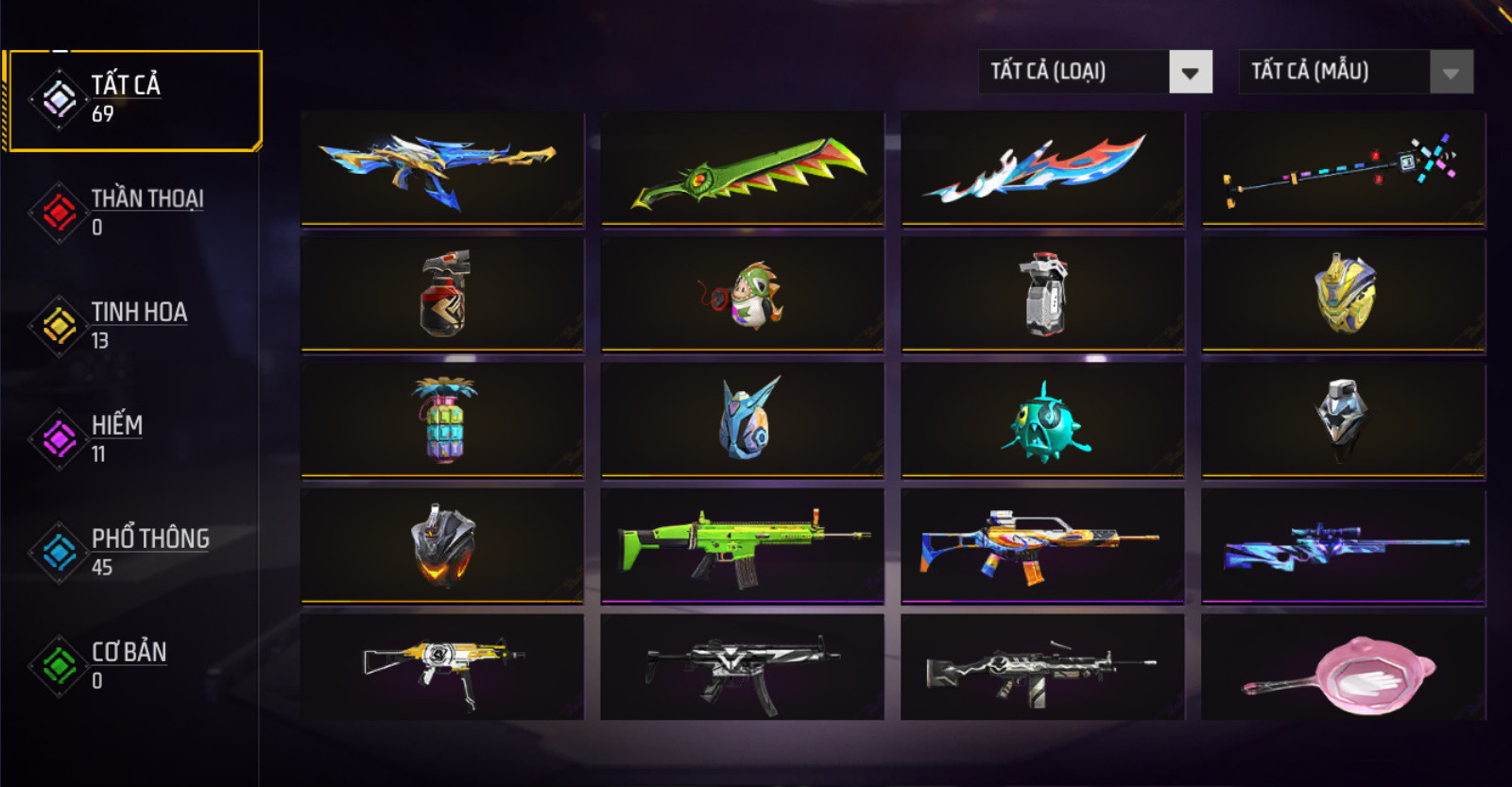Open the TẤT CẢ (LOẠI) dropdown

(x=1094, y=72)
